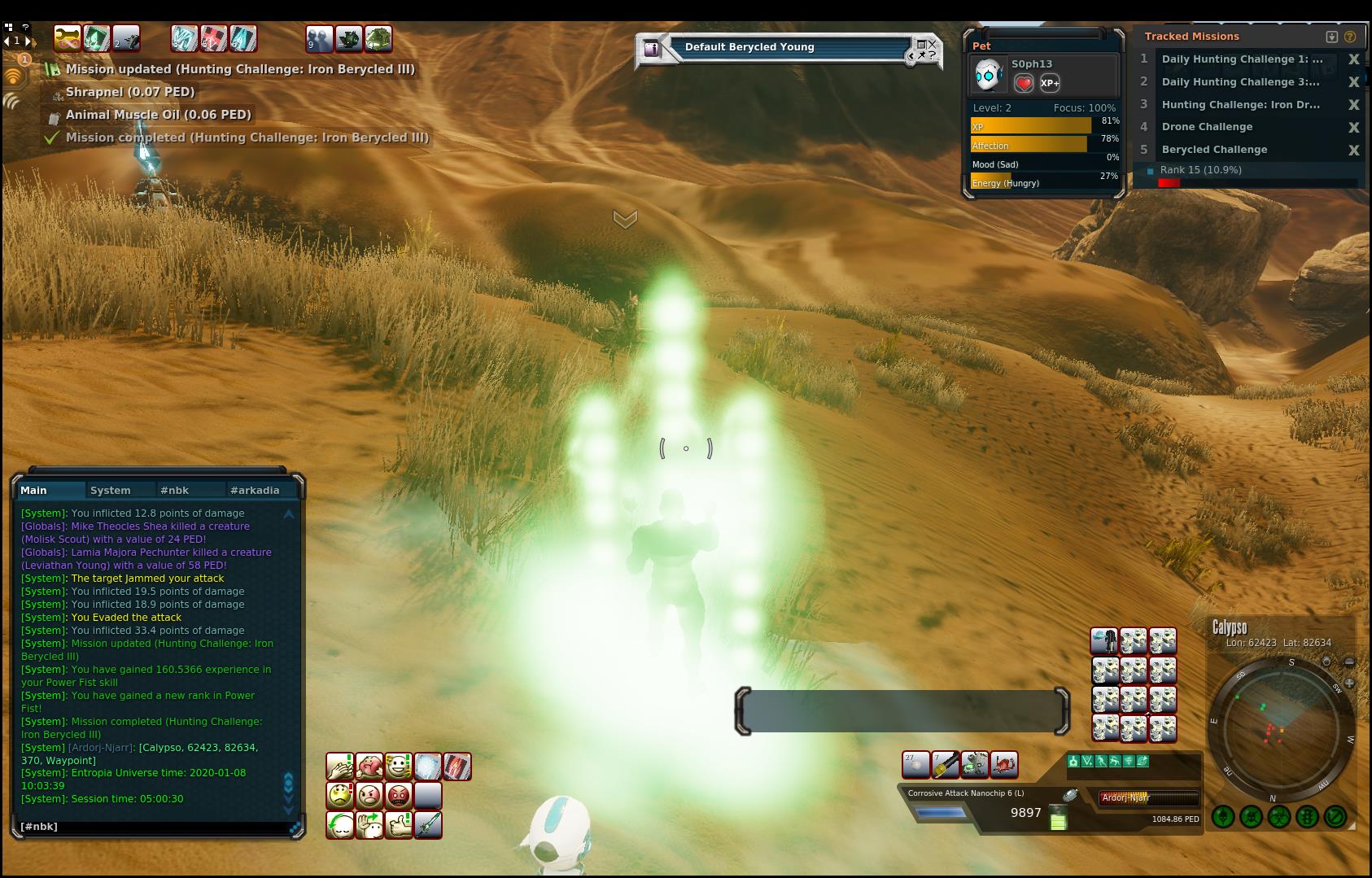The height and width of the screenshot is (878, 1372).
Task: Select the green sword weapon slot
Action: [428, 824]
